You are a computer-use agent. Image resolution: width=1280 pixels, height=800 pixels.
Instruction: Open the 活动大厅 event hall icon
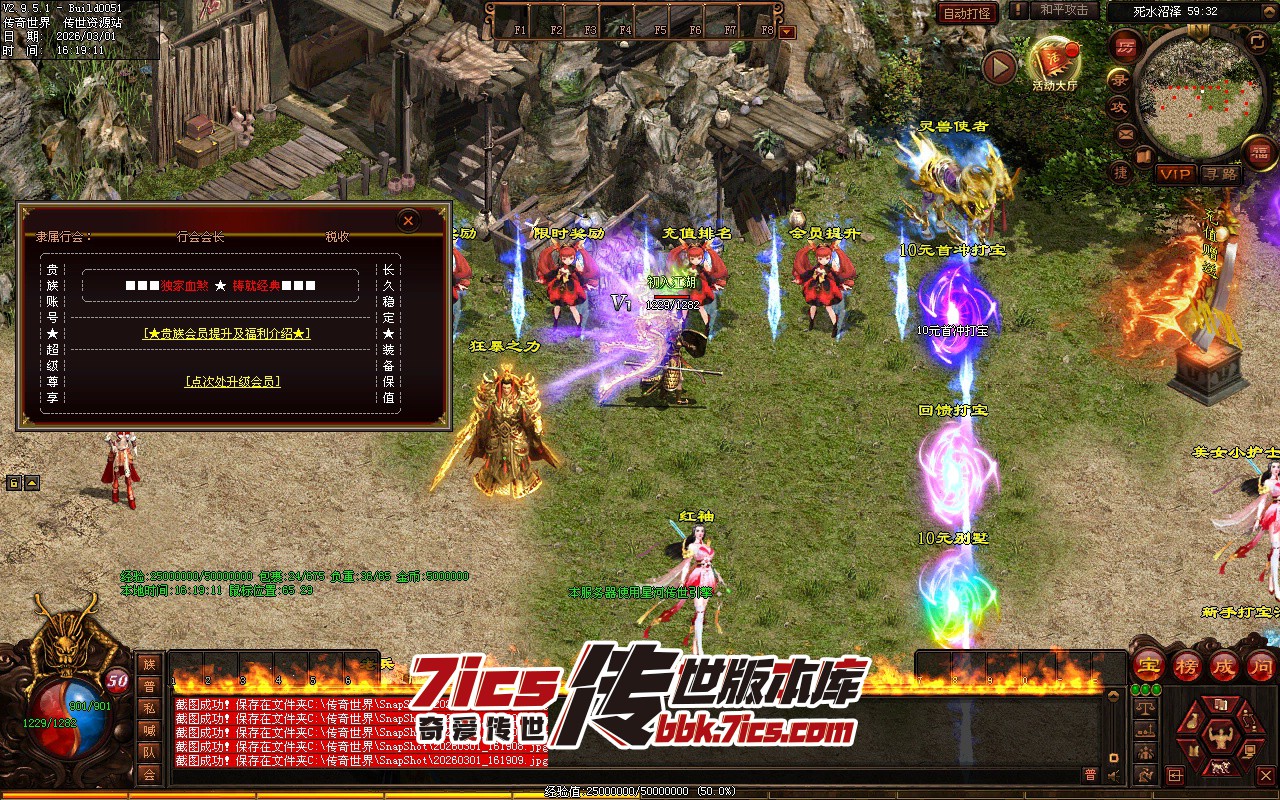[1054, 63]
